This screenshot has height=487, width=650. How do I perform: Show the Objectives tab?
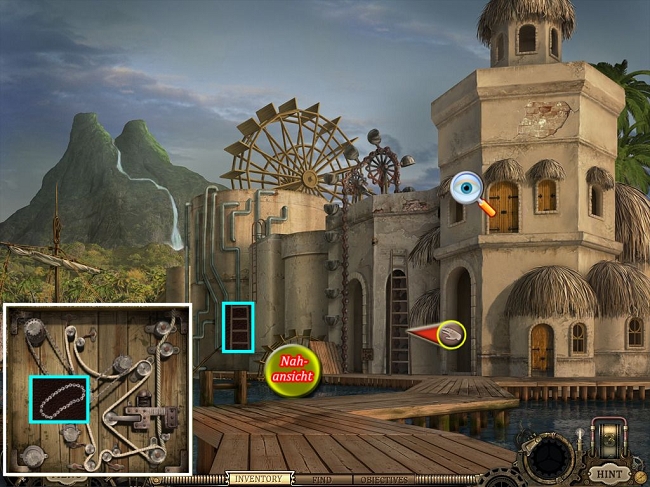pyautogui.click(x=383, y=480)
